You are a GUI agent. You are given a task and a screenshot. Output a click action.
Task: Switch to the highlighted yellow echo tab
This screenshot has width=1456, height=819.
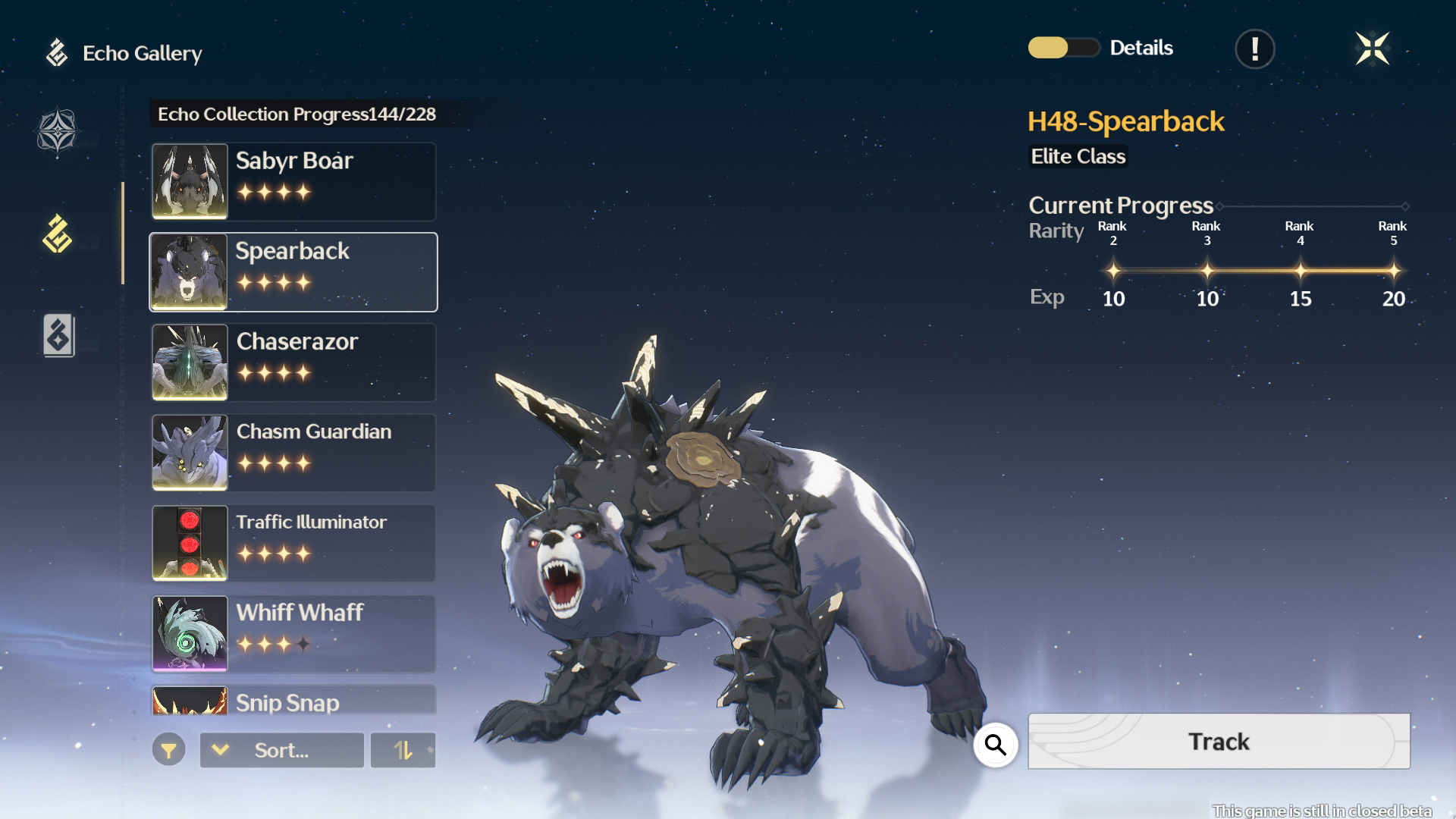point(58,234)
